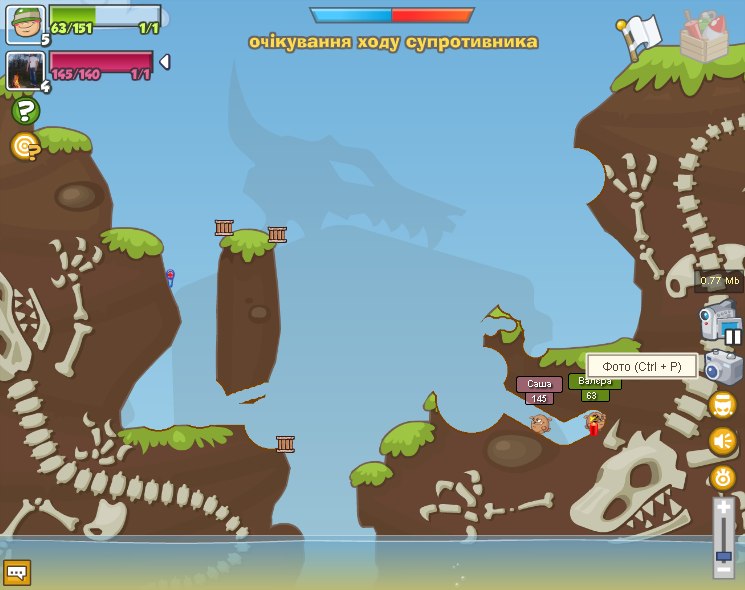Select the green-helmet player avatar
This screenshot has height=590, width=745.
coord(25,24)
